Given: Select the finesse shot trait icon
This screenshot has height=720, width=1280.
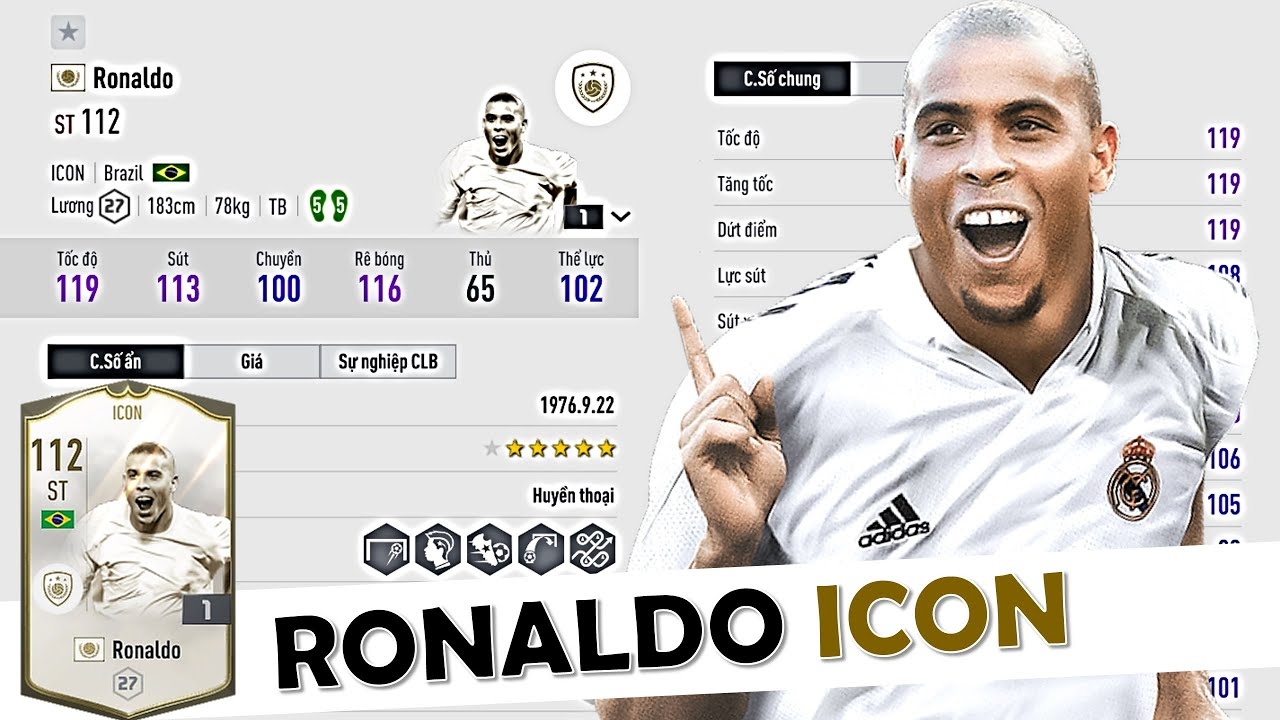Looking at the screenshot, I should tap(388, 548).
